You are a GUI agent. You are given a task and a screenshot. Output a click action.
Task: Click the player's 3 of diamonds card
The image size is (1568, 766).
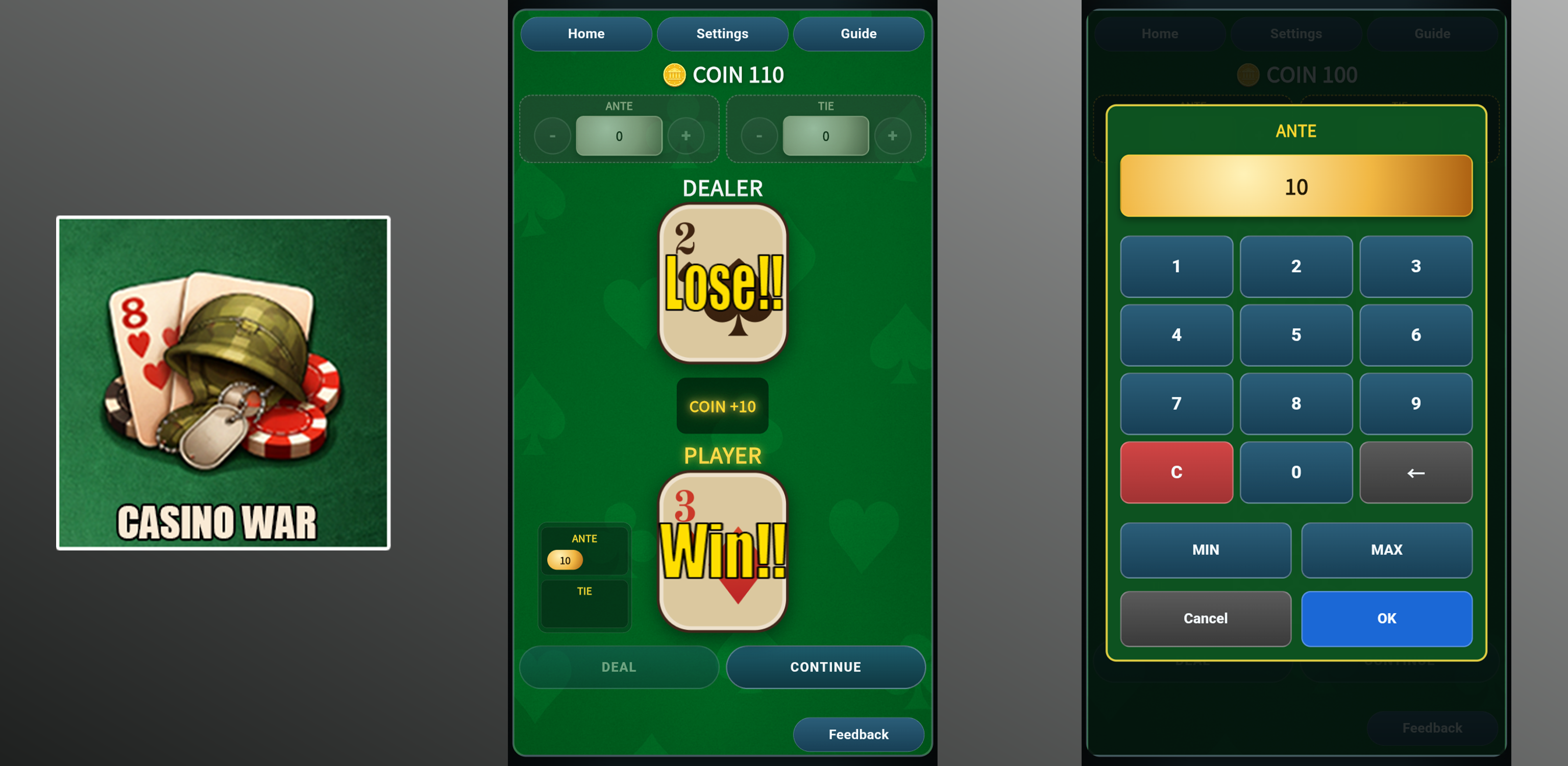pyautogui.click(x=722, y=554)
